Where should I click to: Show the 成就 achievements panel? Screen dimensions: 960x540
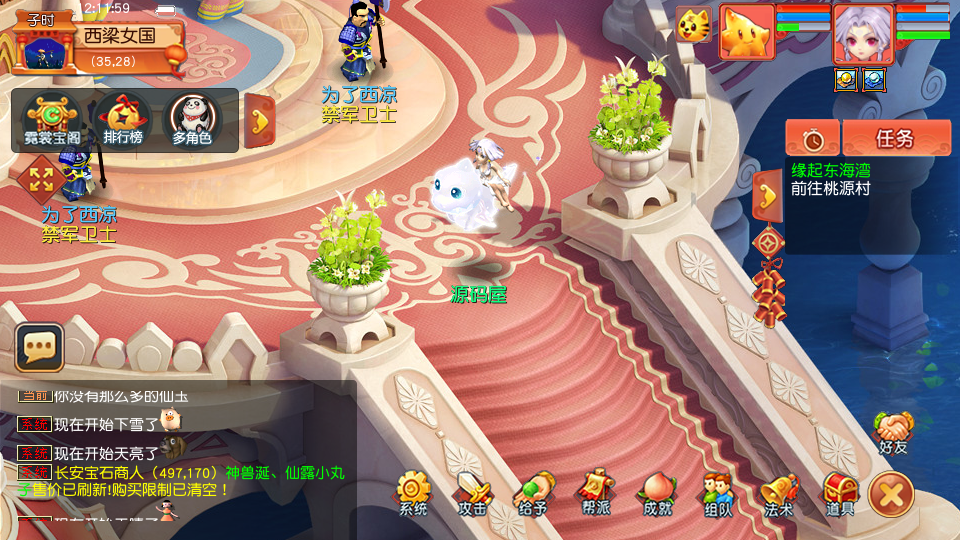[657, 494]
